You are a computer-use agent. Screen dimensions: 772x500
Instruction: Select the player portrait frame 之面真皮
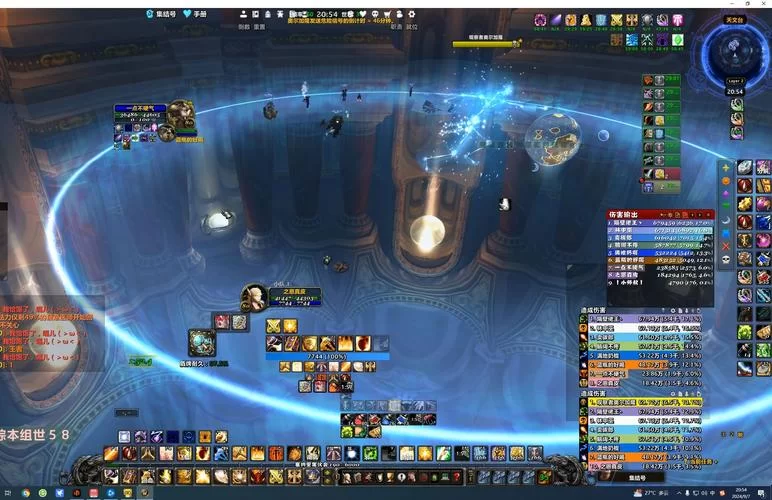[254, 297]
